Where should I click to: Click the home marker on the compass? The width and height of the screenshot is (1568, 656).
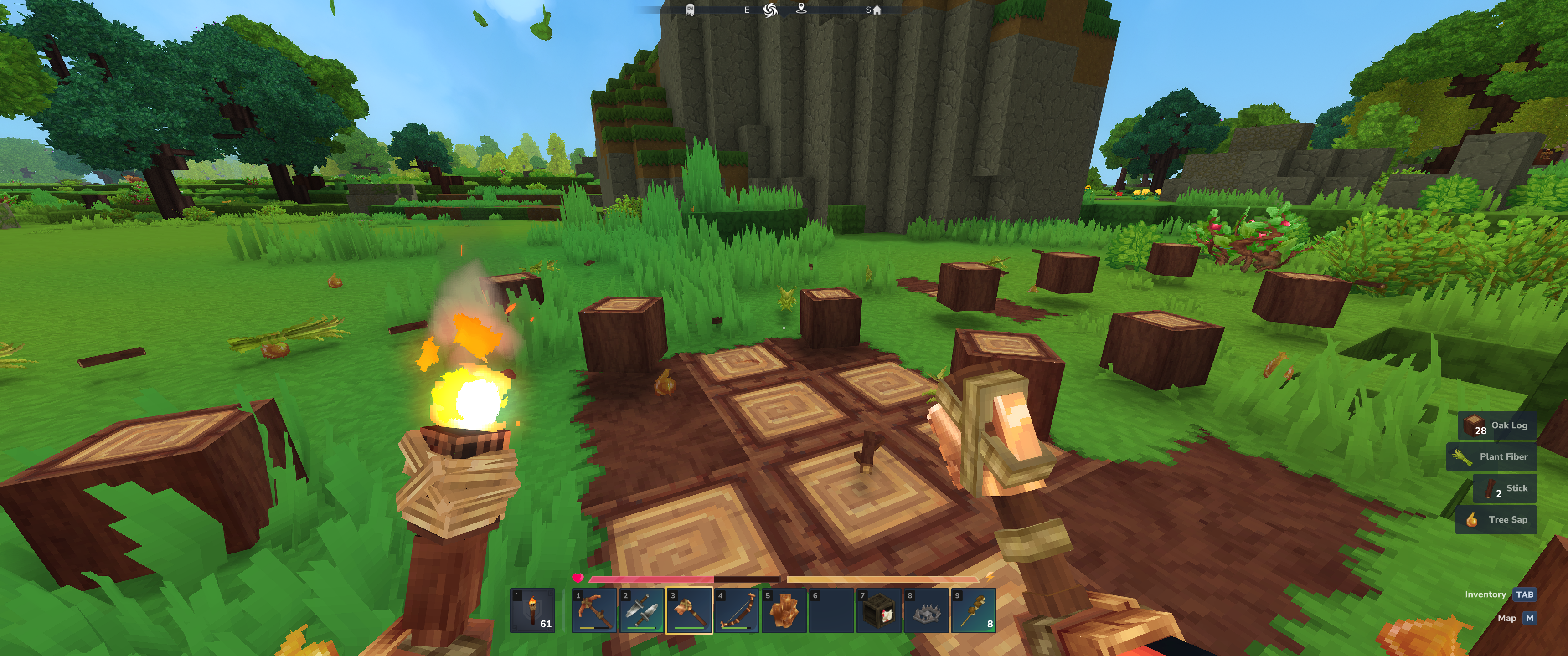[877, 10]
